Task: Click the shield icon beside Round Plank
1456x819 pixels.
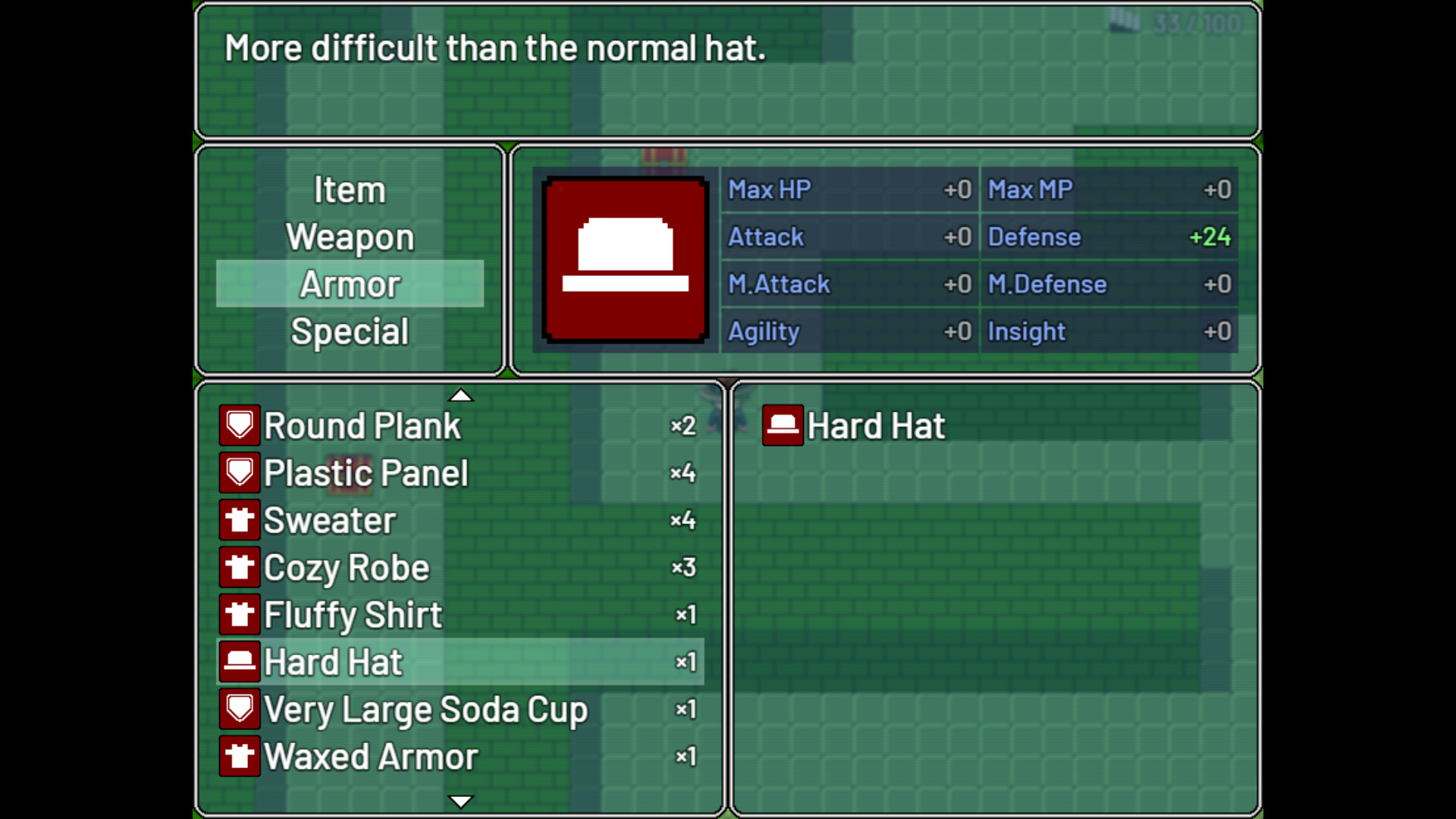Action: pos(239,426)
